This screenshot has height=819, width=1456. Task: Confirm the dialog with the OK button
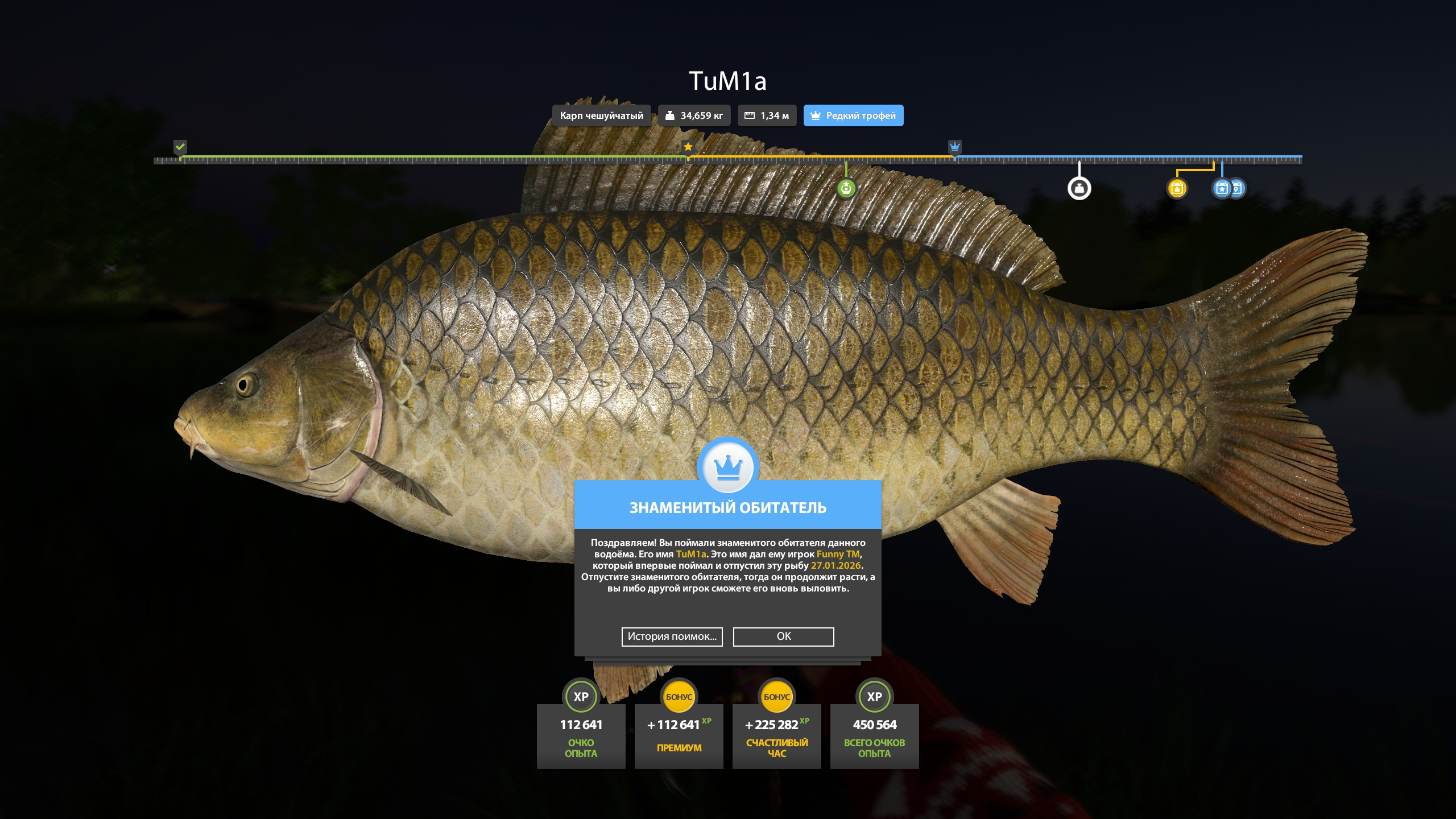click(x=783, y=636)
